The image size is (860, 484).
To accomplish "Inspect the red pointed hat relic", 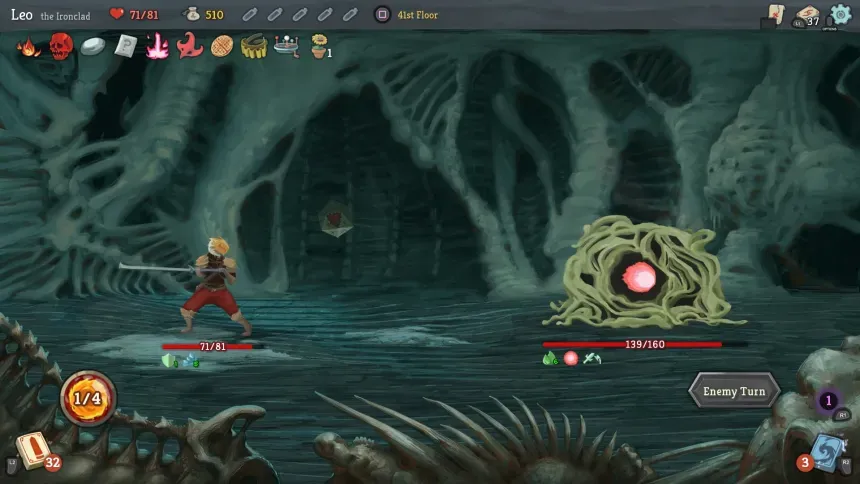I will 189,46.
